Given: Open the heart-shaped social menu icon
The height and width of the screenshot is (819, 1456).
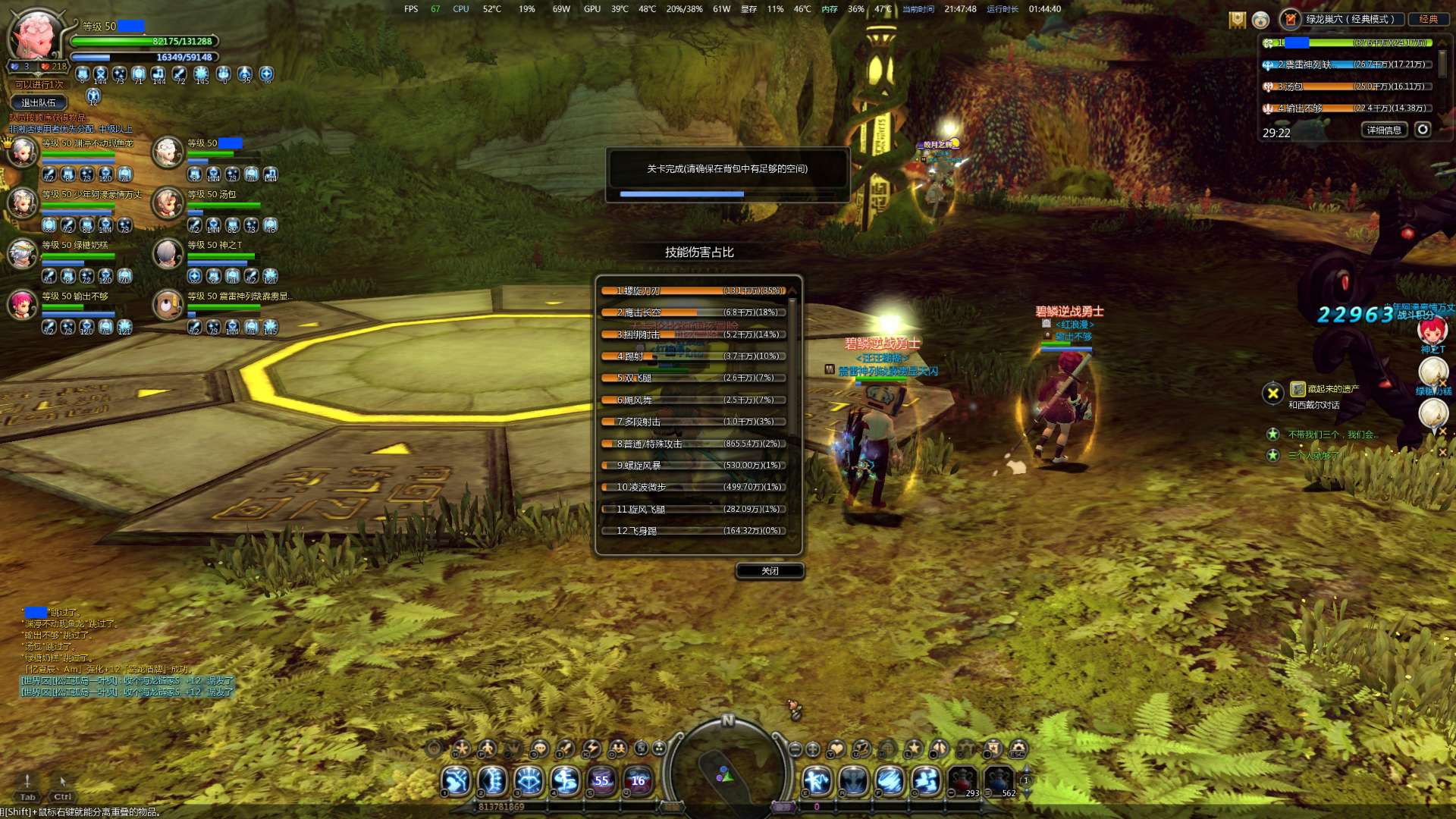Looking at the screenshot, I should click(836, 749).
